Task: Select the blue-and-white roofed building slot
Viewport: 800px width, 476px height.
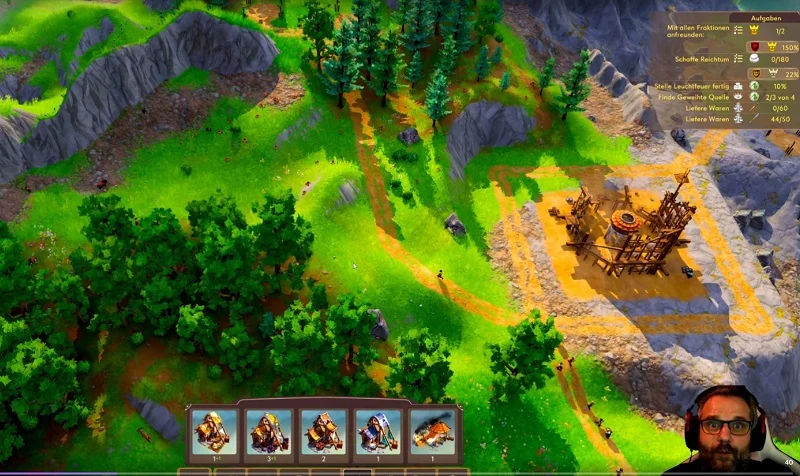Action: click(377, 433)
